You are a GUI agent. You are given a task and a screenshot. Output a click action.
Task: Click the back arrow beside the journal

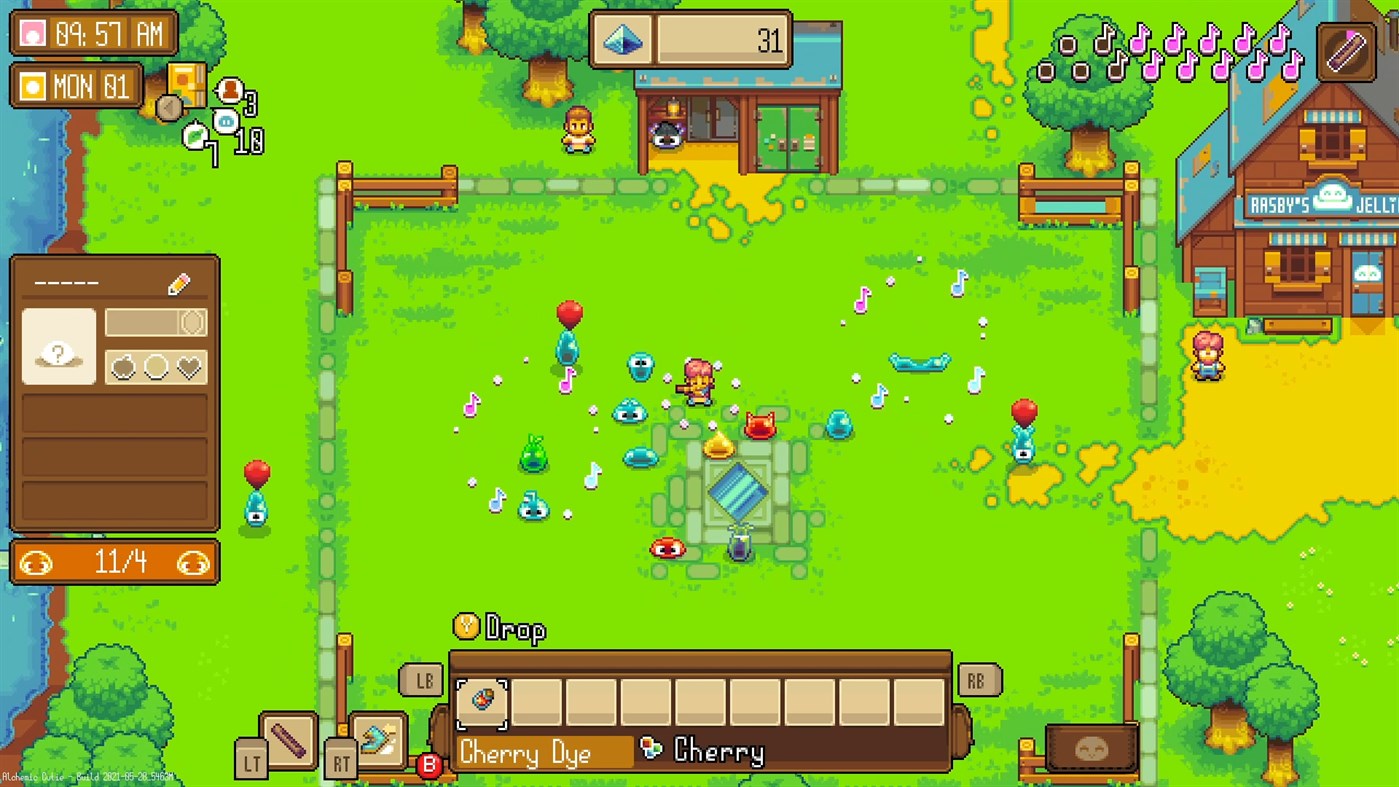click(x=169, y=108)
